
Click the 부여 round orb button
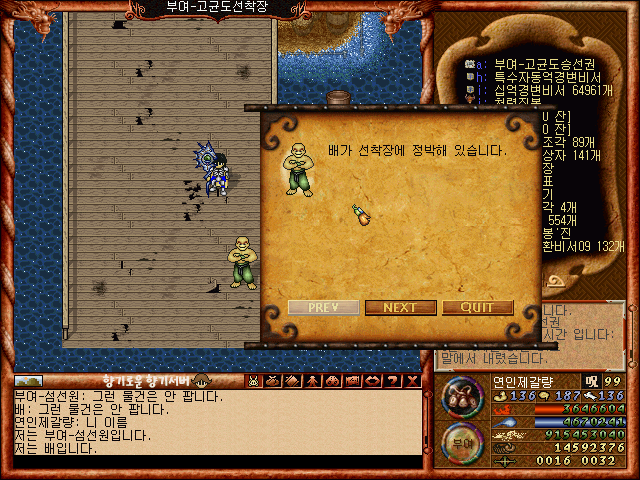(461, 441)
